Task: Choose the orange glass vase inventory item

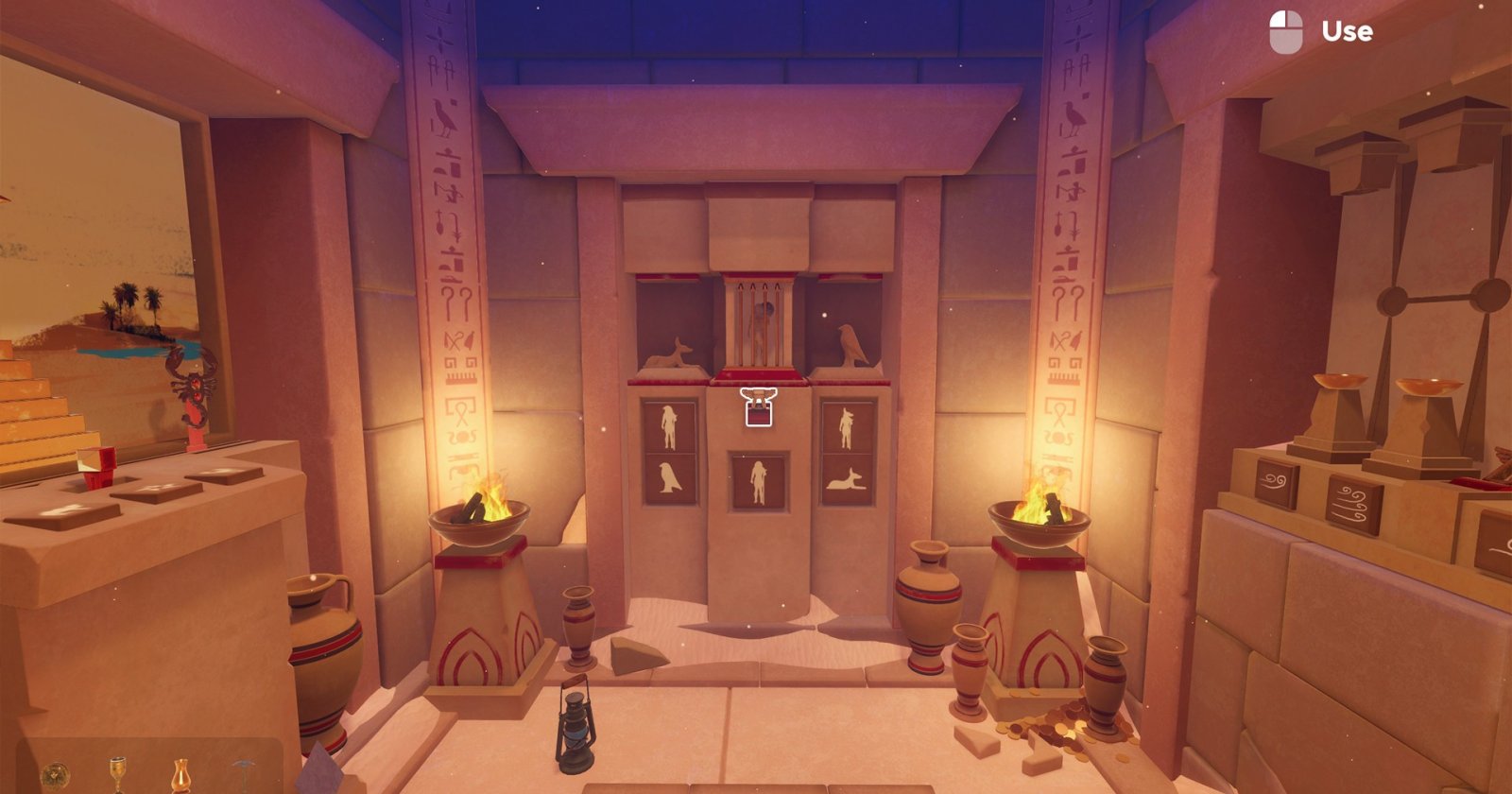Action: 180,775
